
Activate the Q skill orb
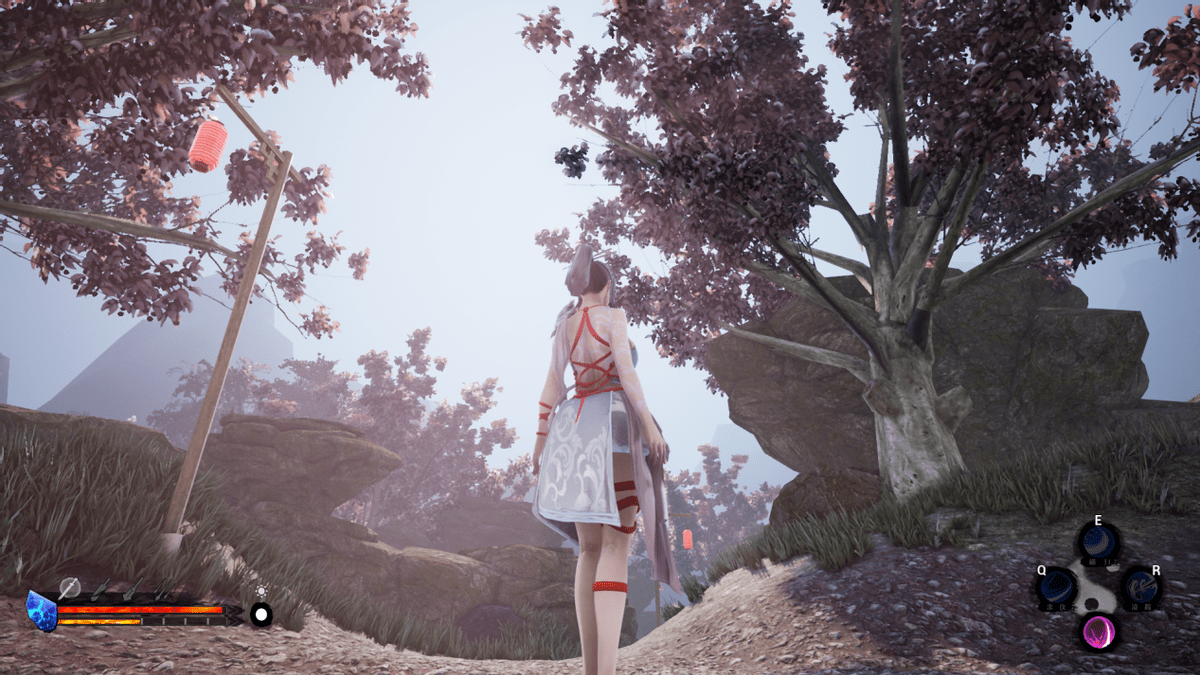pyautogui.click(x=1057, y=589)
